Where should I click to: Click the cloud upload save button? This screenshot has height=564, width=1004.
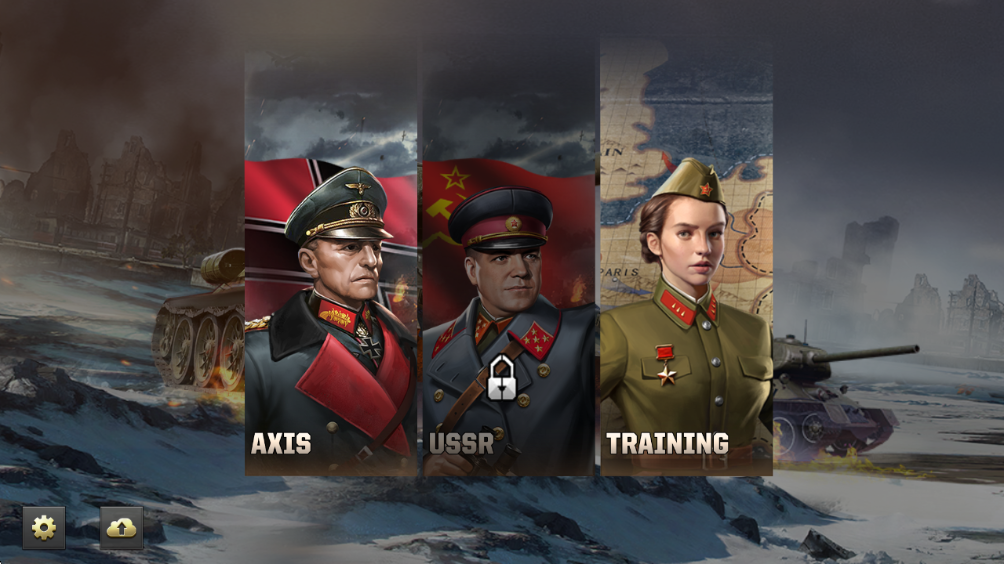click(x=121, y=528)
